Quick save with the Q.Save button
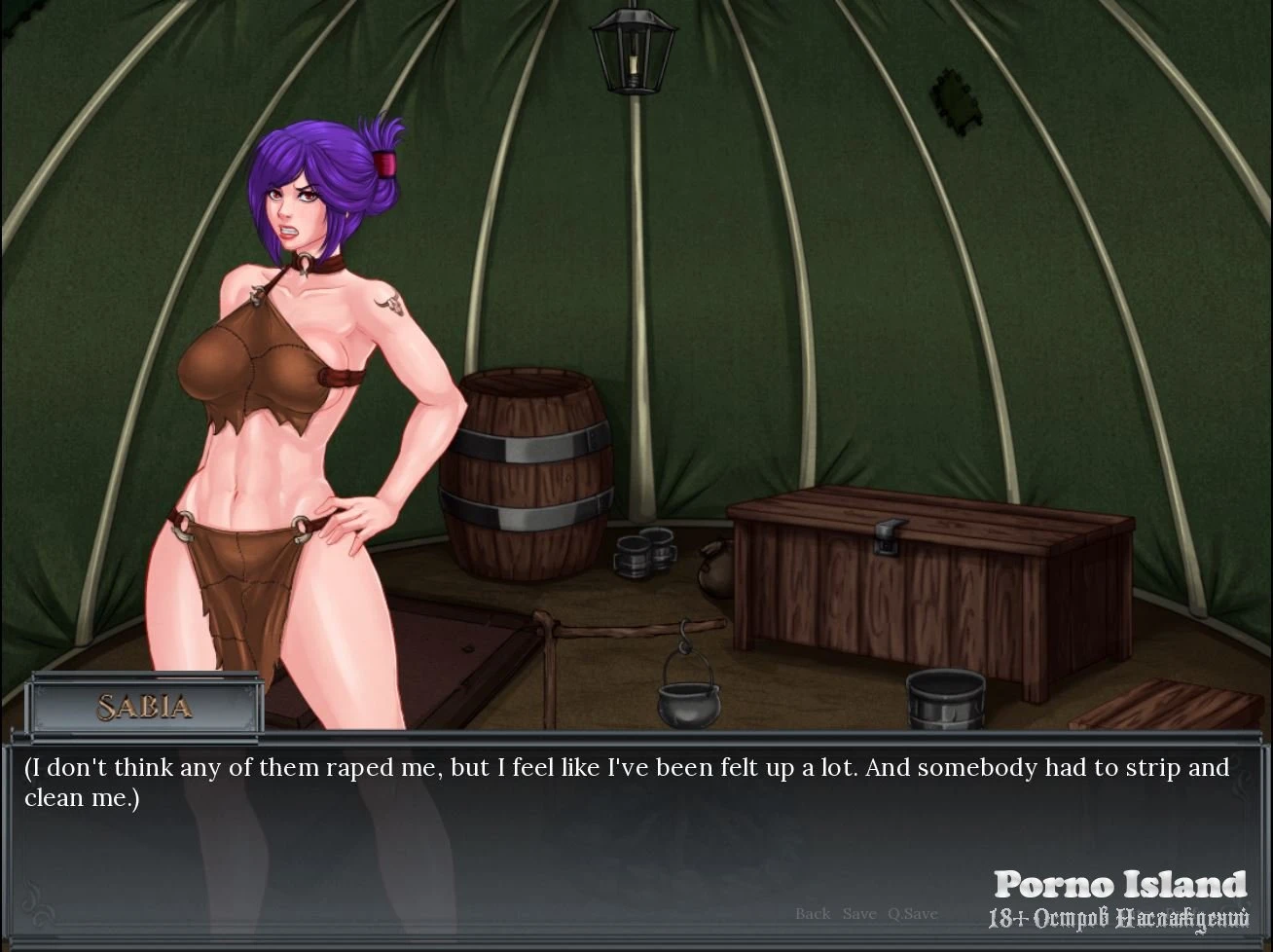 tap(912, 913)
